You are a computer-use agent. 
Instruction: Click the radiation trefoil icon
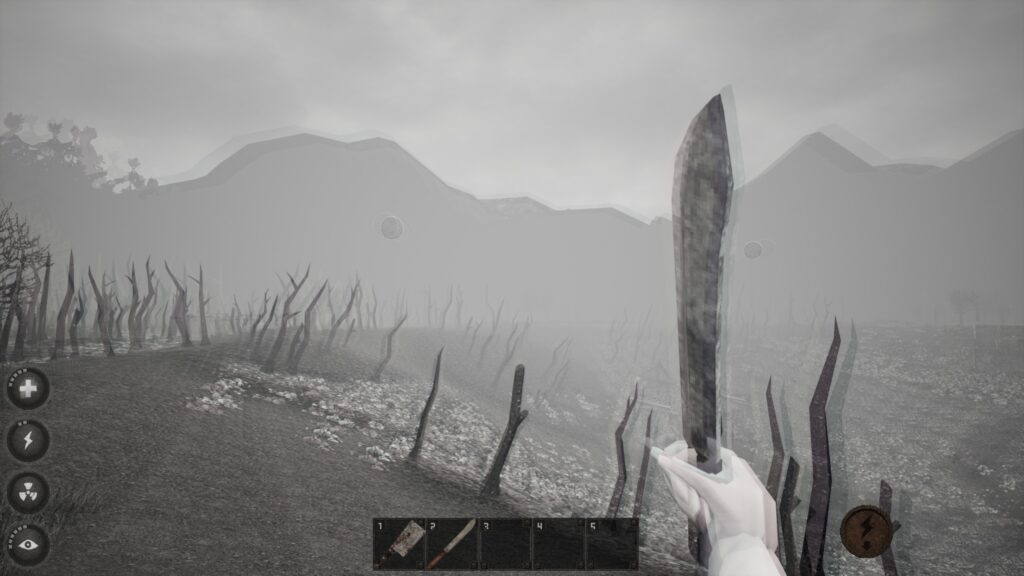click(x=28, y=492)
